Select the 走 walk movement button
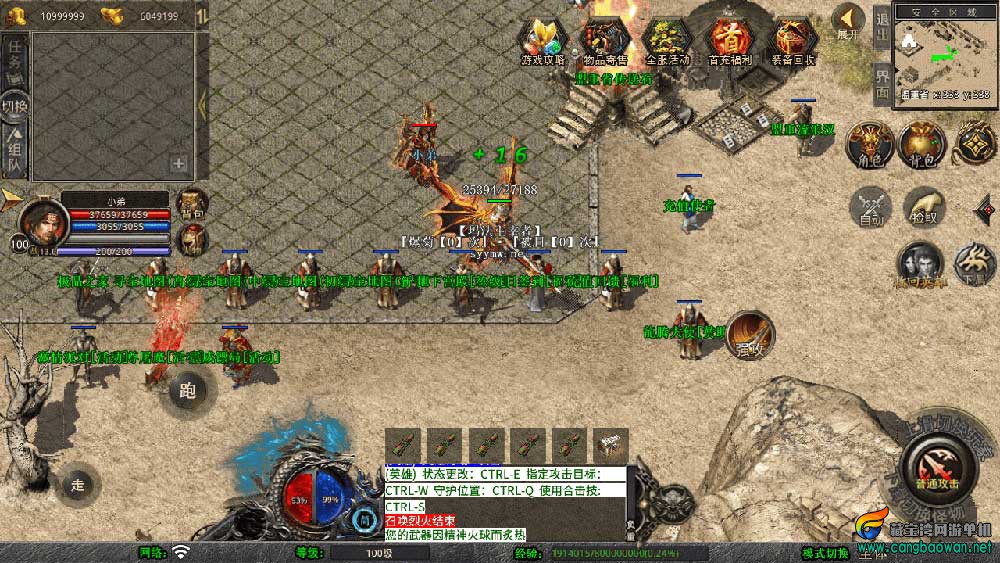This screenshot has width=1000, height=563. coord(77,485)
